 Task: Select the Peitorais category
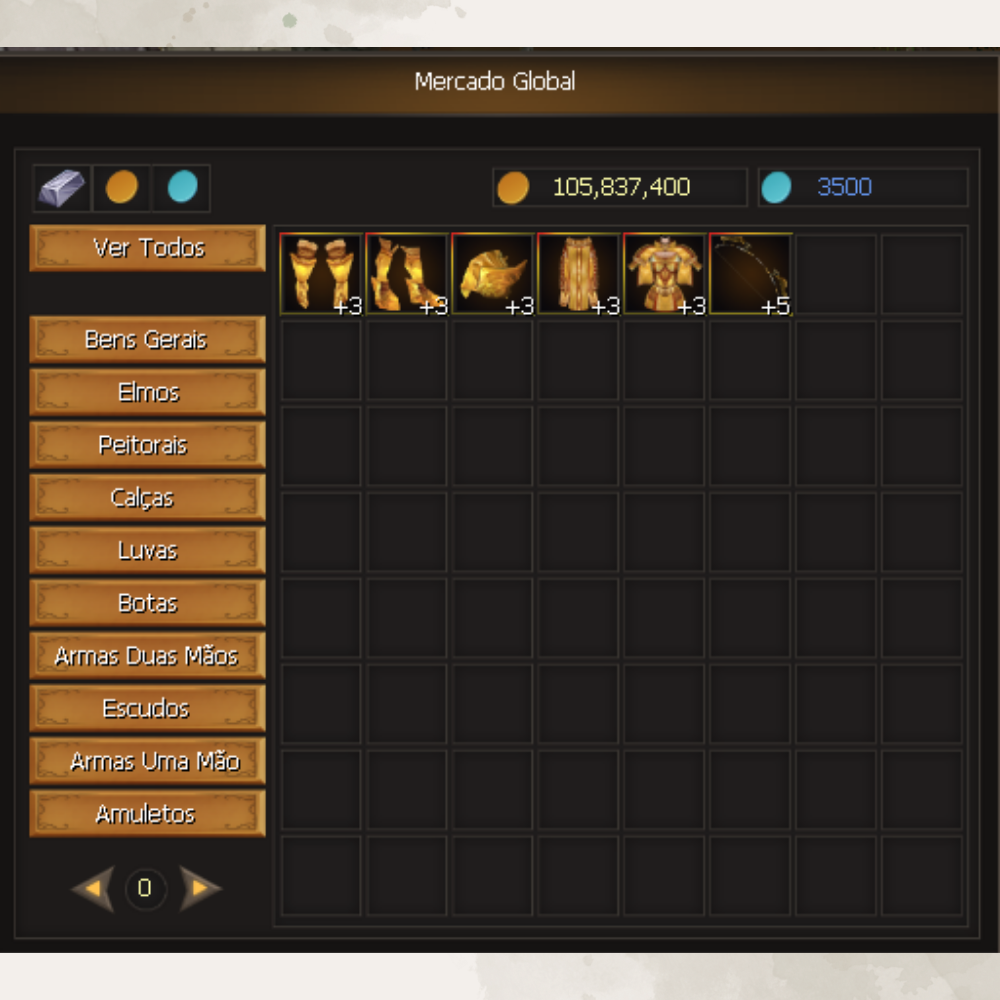point(148,445)
